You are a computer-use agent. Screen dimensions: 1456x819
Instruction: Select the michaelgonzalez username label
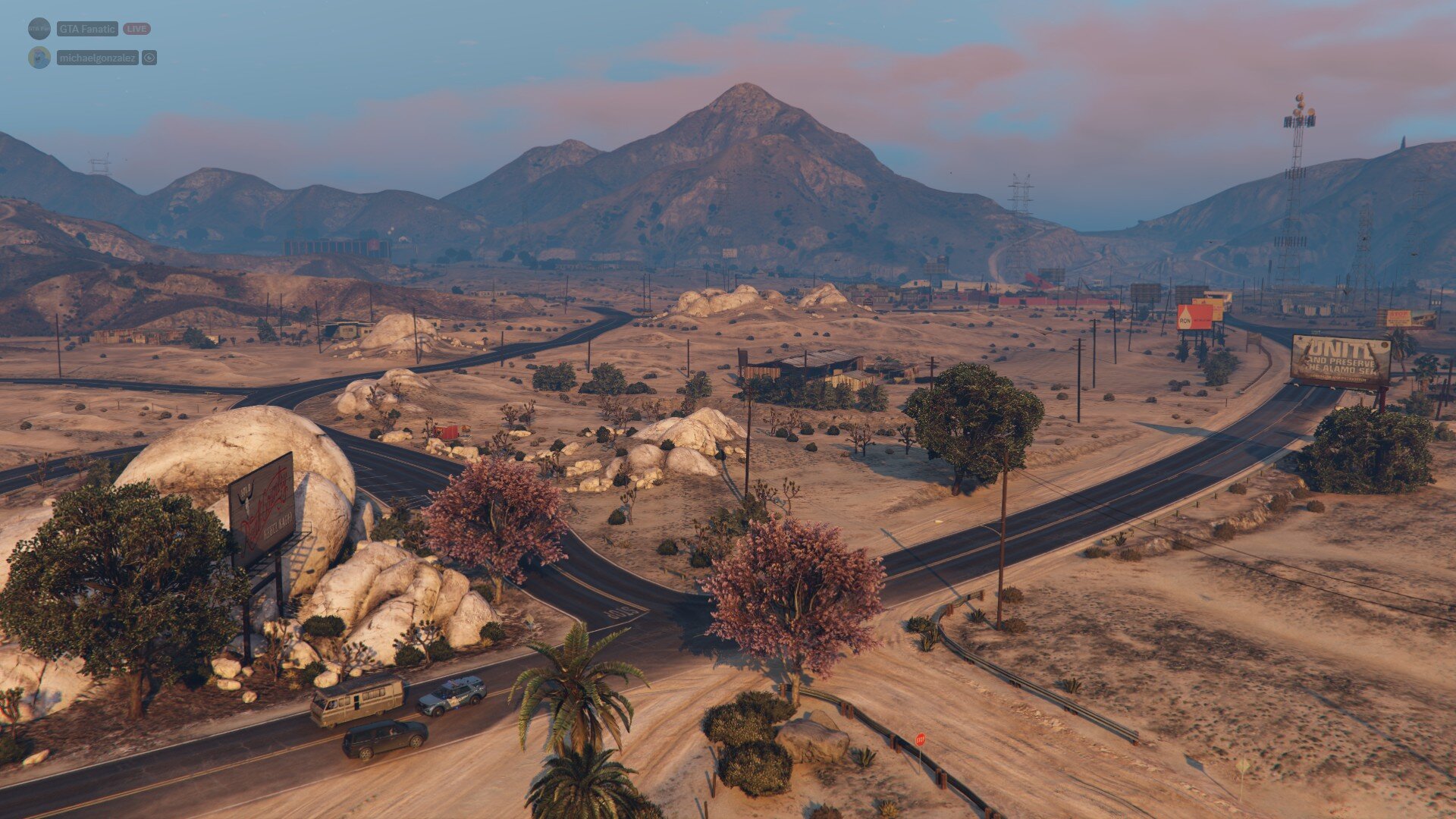[x=97, y=58]
